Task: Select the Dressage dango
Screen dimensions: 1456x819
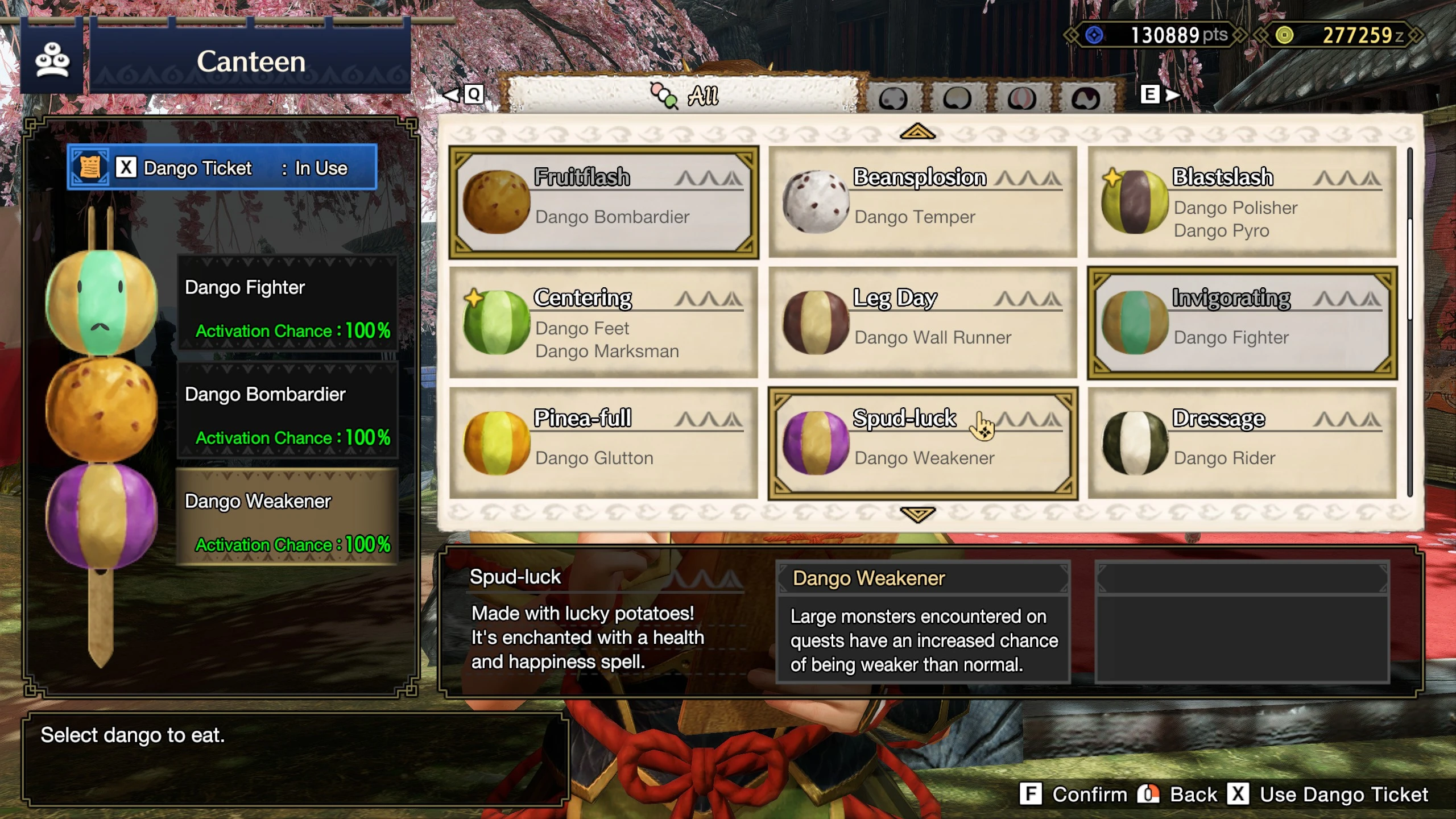Action: 1240,444
